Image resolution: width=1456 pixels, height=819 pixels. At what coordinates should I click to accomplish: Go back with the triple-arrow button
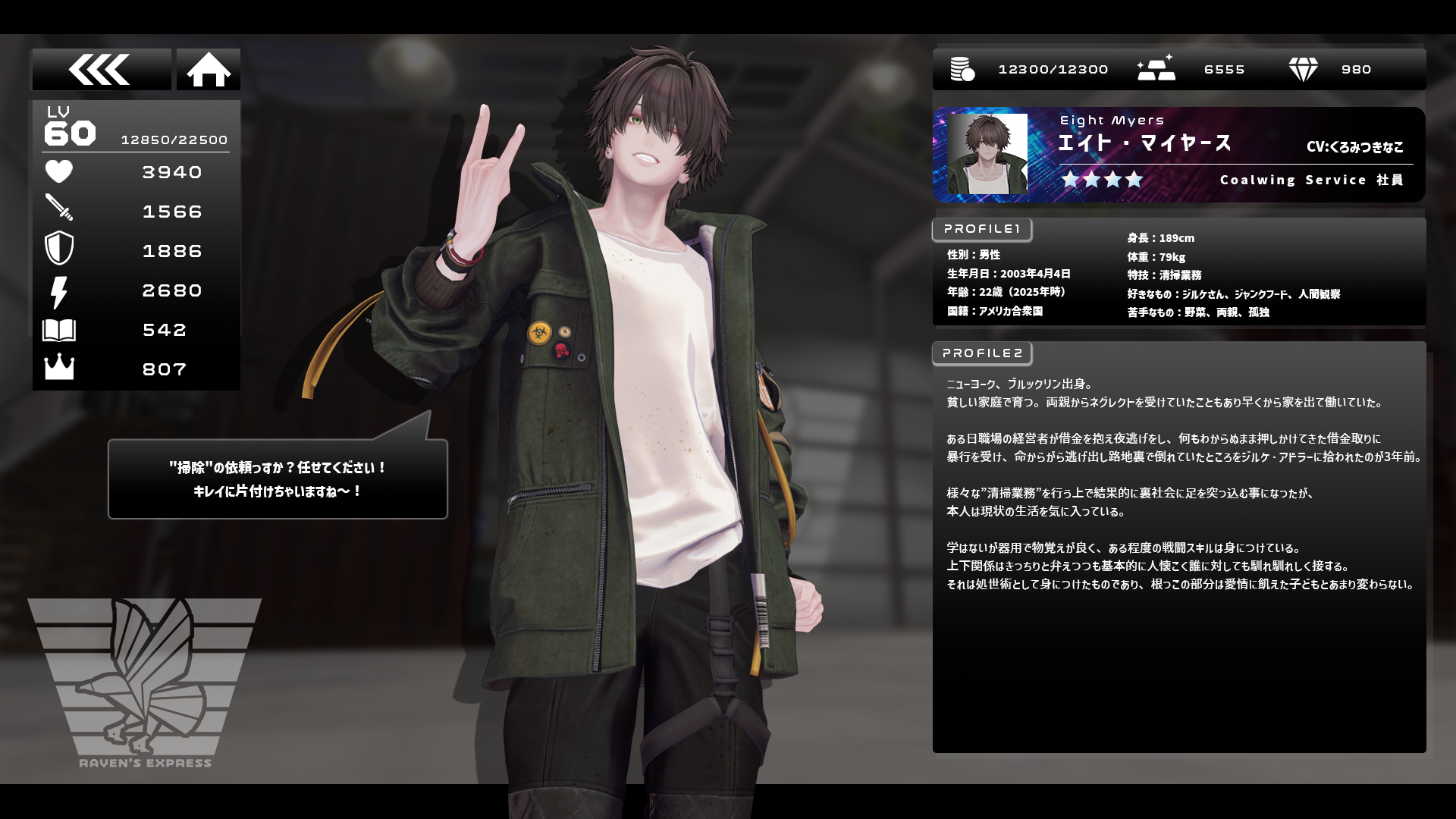click(x=101, y=70)
